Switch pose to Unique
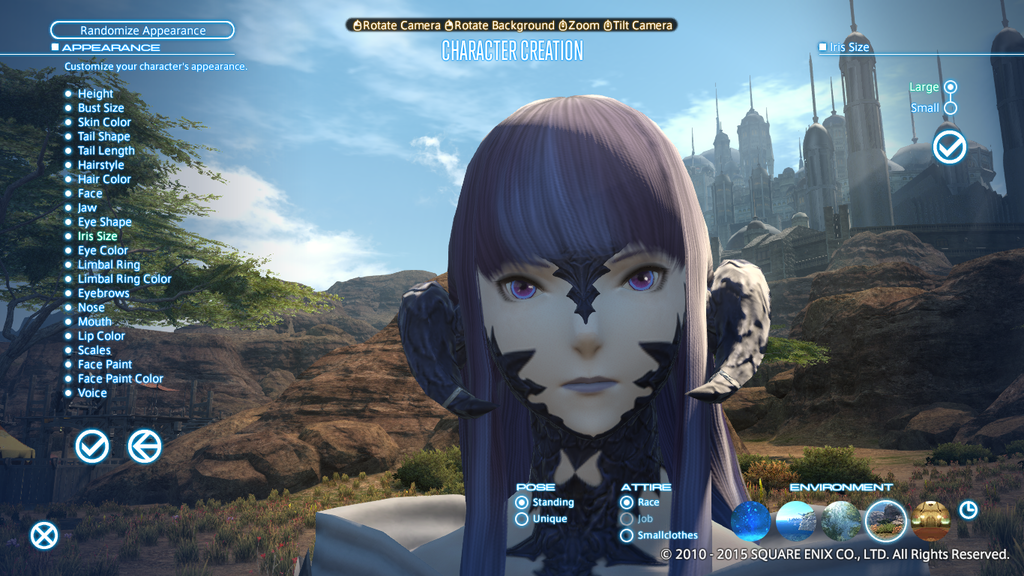Viewport: 1024px width, 576px height. (x=522, y=519)
